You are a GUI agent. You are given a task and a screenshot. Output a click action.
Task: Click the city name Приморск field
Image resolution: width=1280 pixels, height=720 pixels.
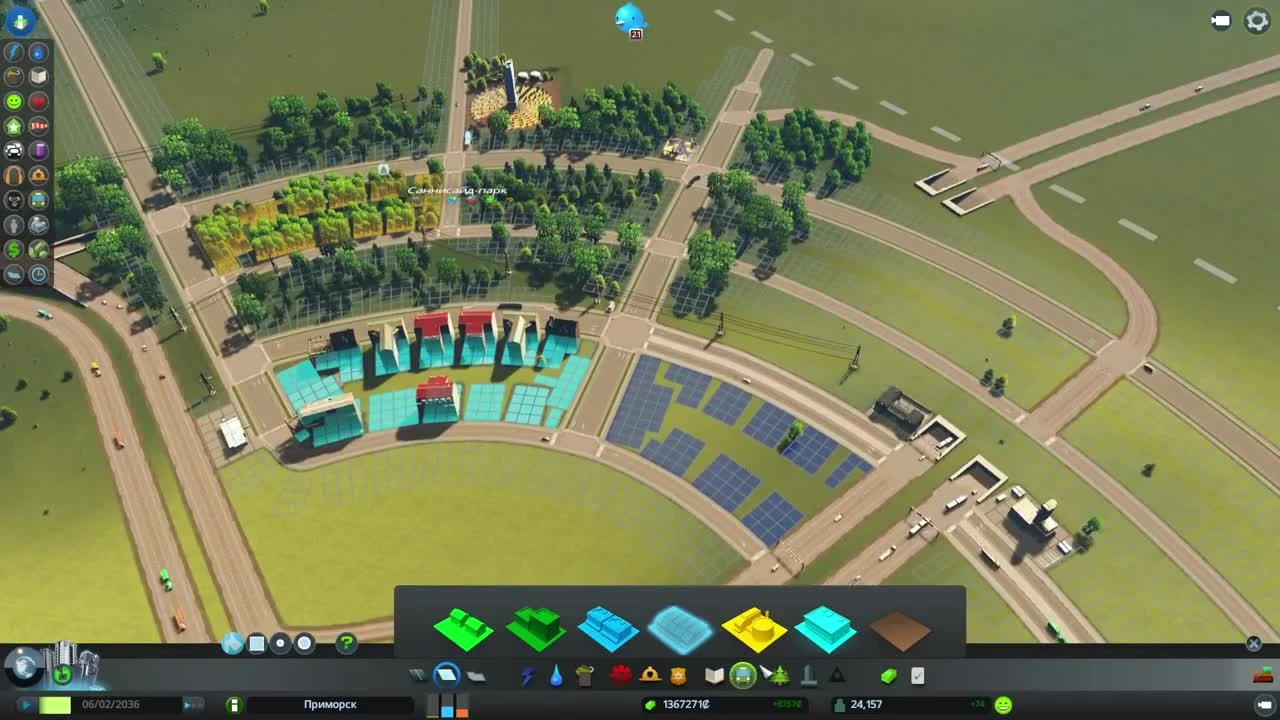(330, 704)
